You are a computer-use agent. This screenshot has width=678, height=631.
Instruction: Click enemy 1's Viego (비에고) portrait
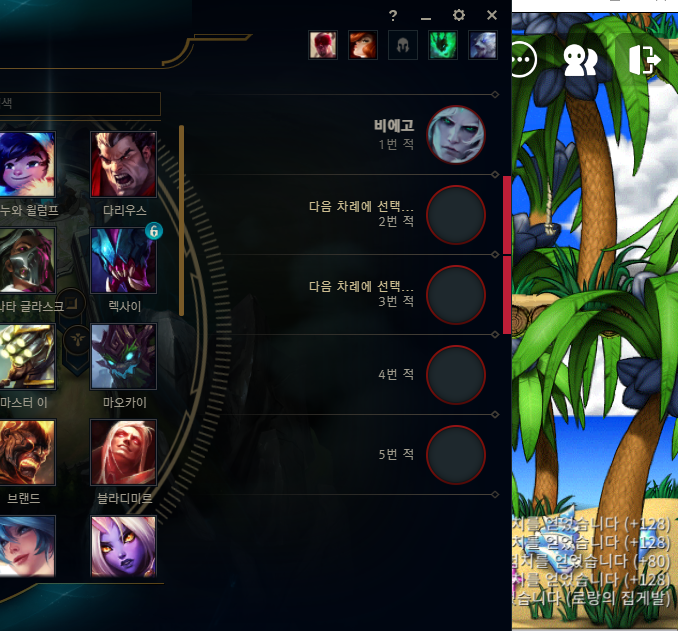[x=456, y=135]
